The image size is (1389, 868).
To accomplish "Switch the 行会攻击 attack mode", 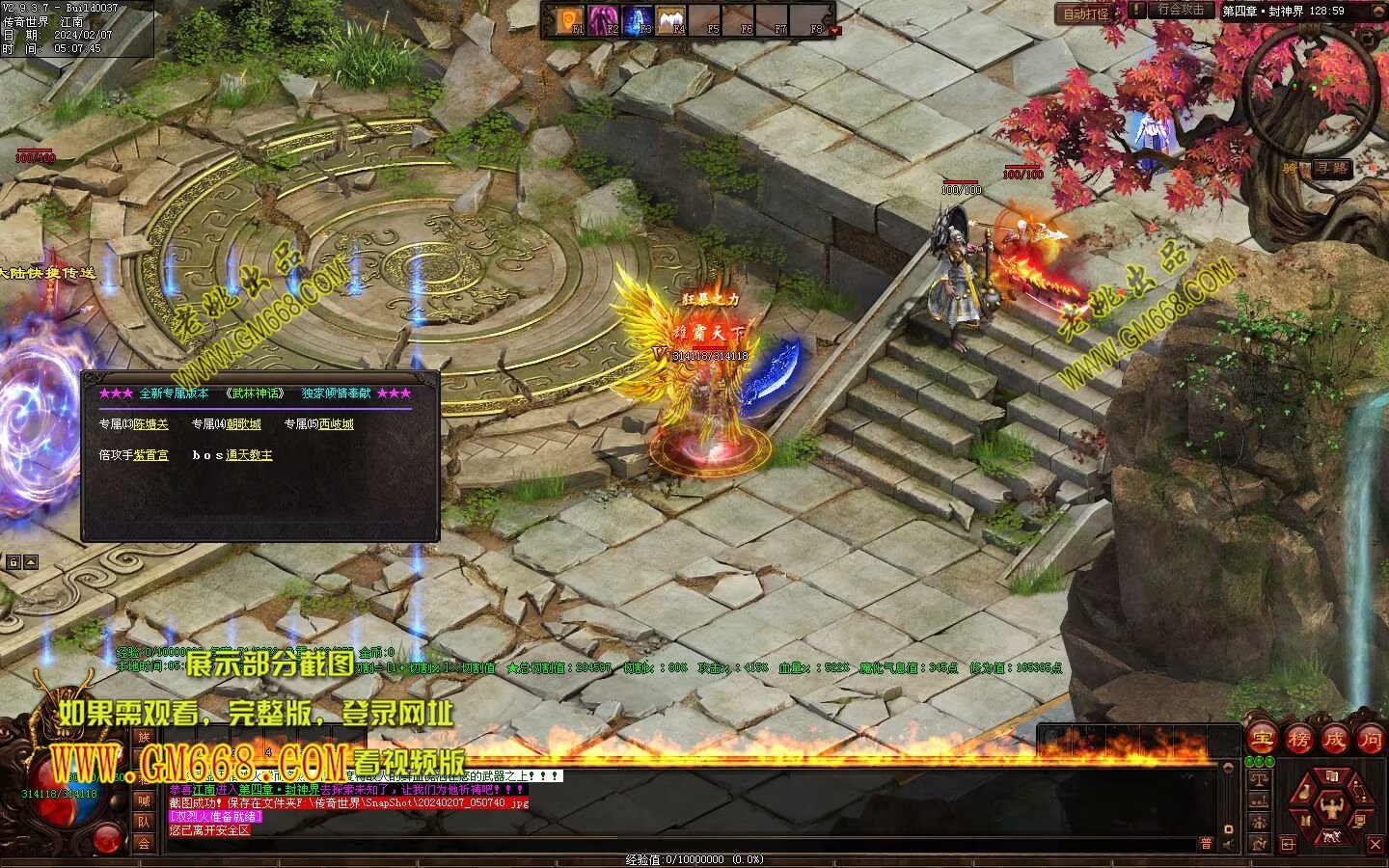I will pyautogui.click(x=1181, y=11).
